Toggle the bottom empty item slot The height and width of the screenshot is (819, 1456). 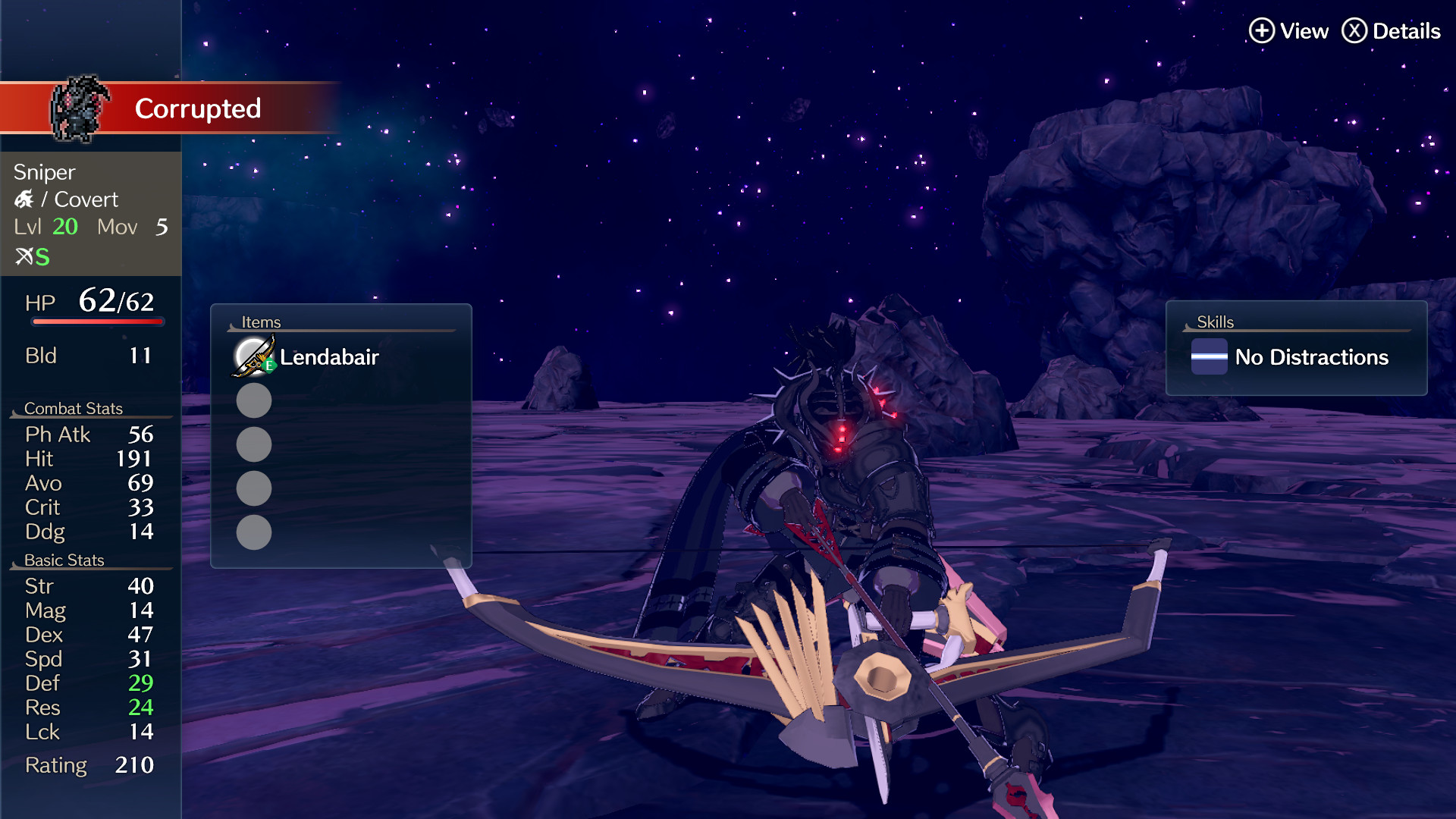[253, 533]
